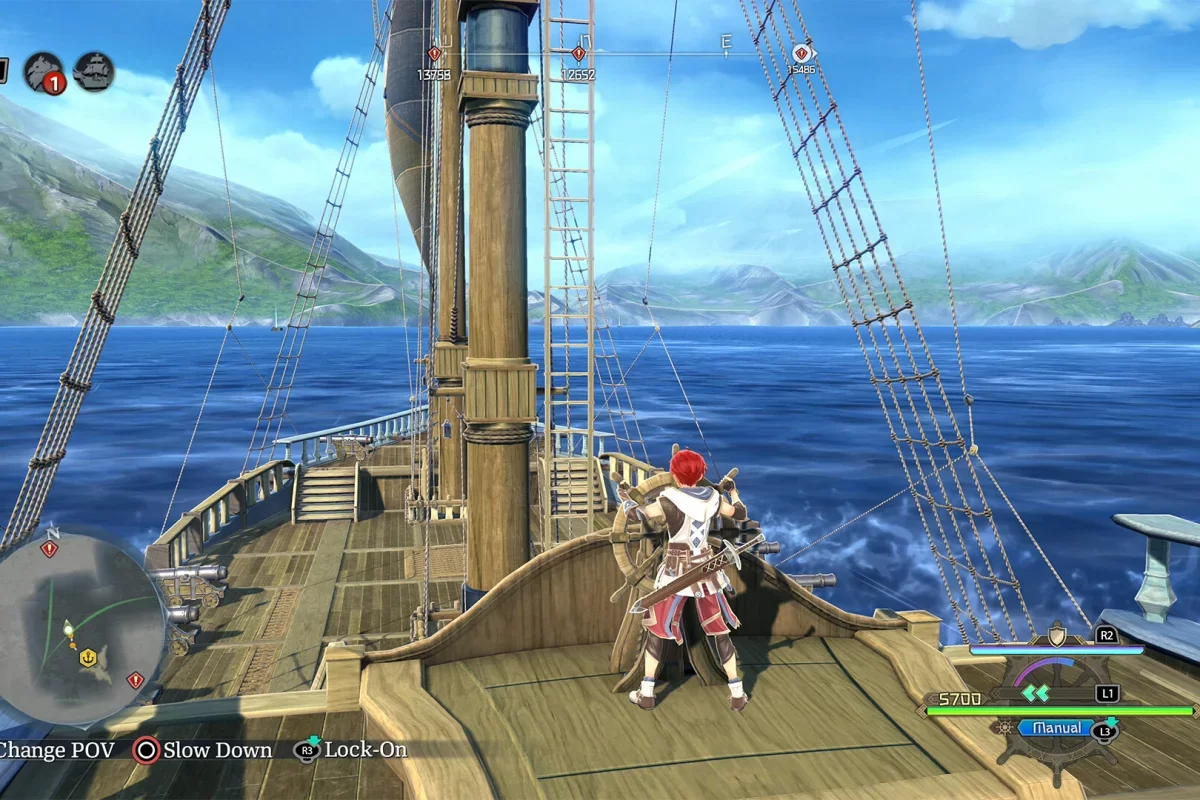Choose the compass marker labeled 15486
The image size is (1200, 800).
[x=801, y=53]
